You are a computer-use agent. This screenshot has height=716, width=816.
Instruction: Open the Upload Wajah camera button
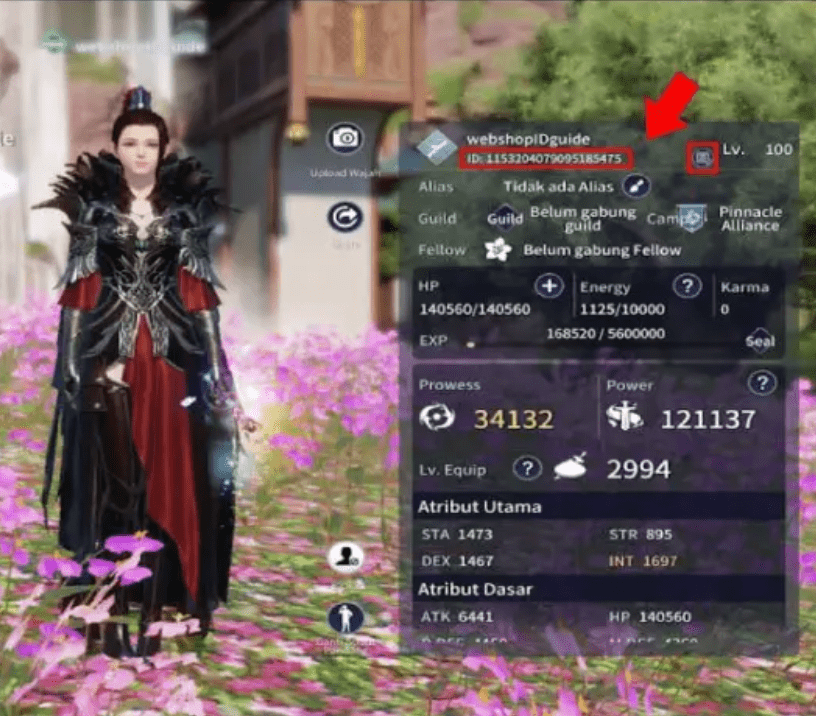tap(346, 138)
